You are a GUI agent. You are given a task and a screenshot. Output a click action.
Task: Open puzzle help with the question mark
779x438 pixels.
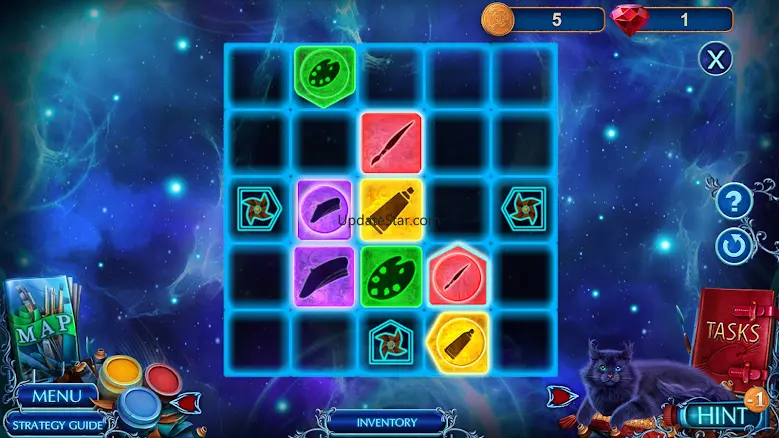[733, 203]
